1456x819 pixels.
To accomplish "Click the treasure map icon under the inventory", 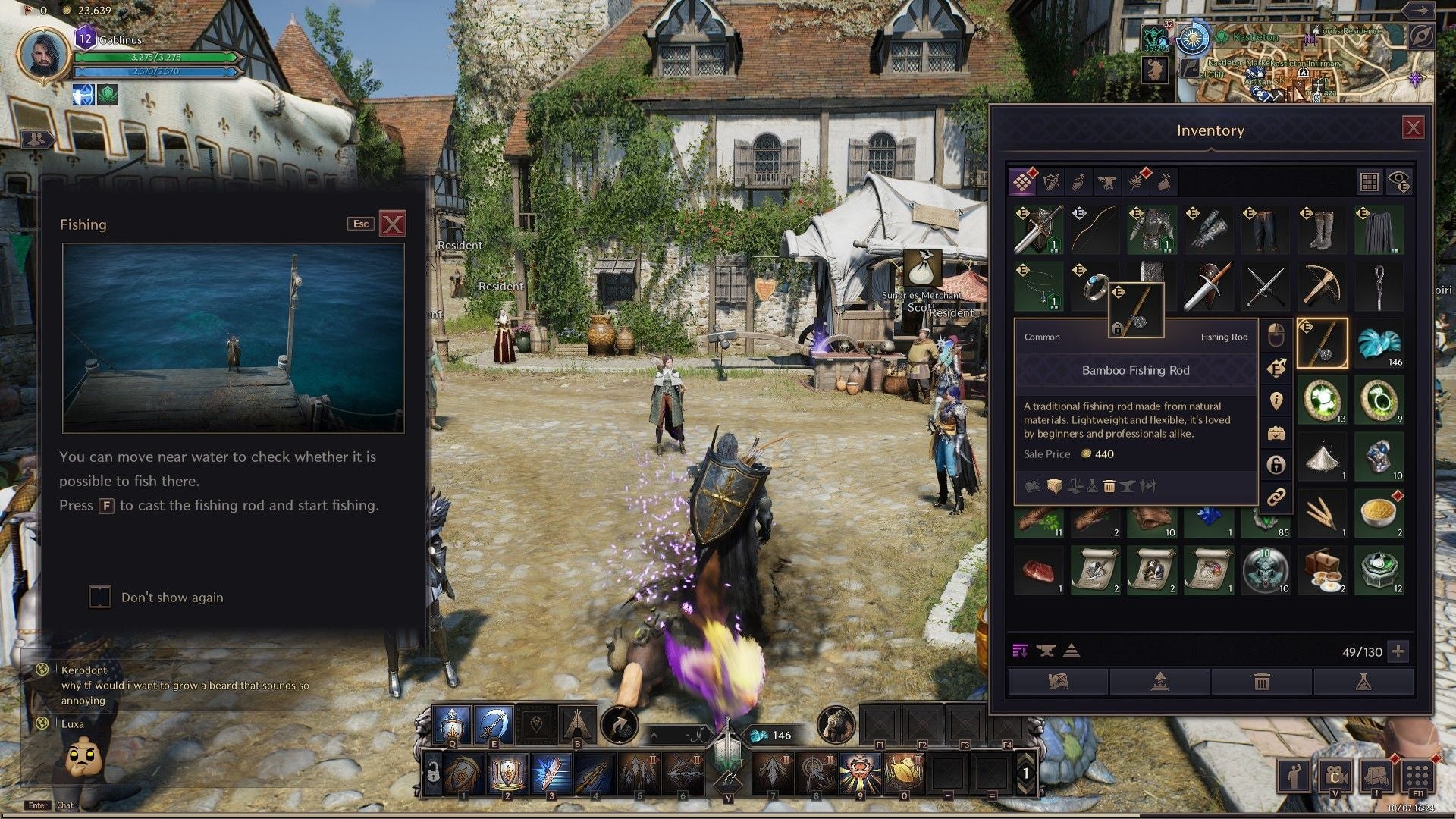I will click(x=1058, y=682).
